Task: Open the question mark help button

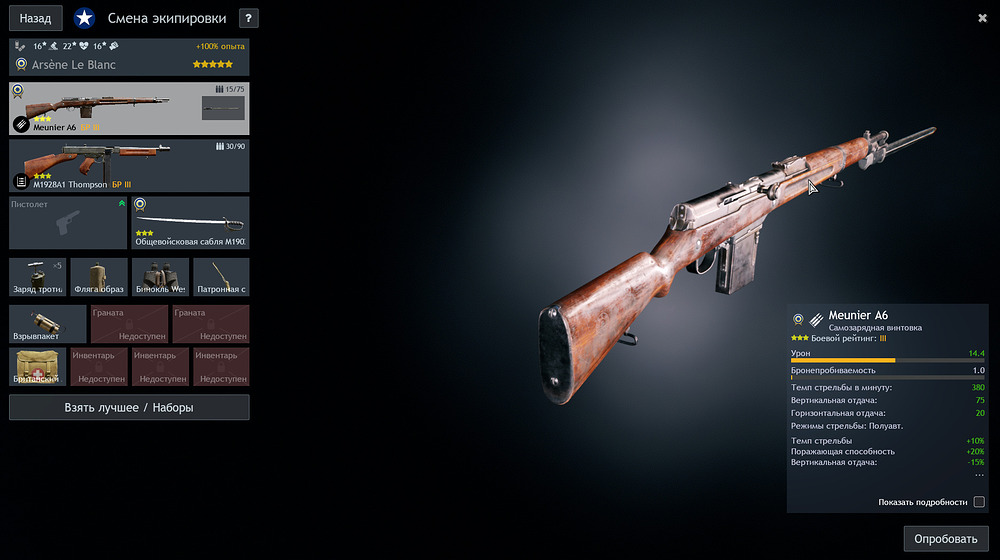Action: point(249,18)
